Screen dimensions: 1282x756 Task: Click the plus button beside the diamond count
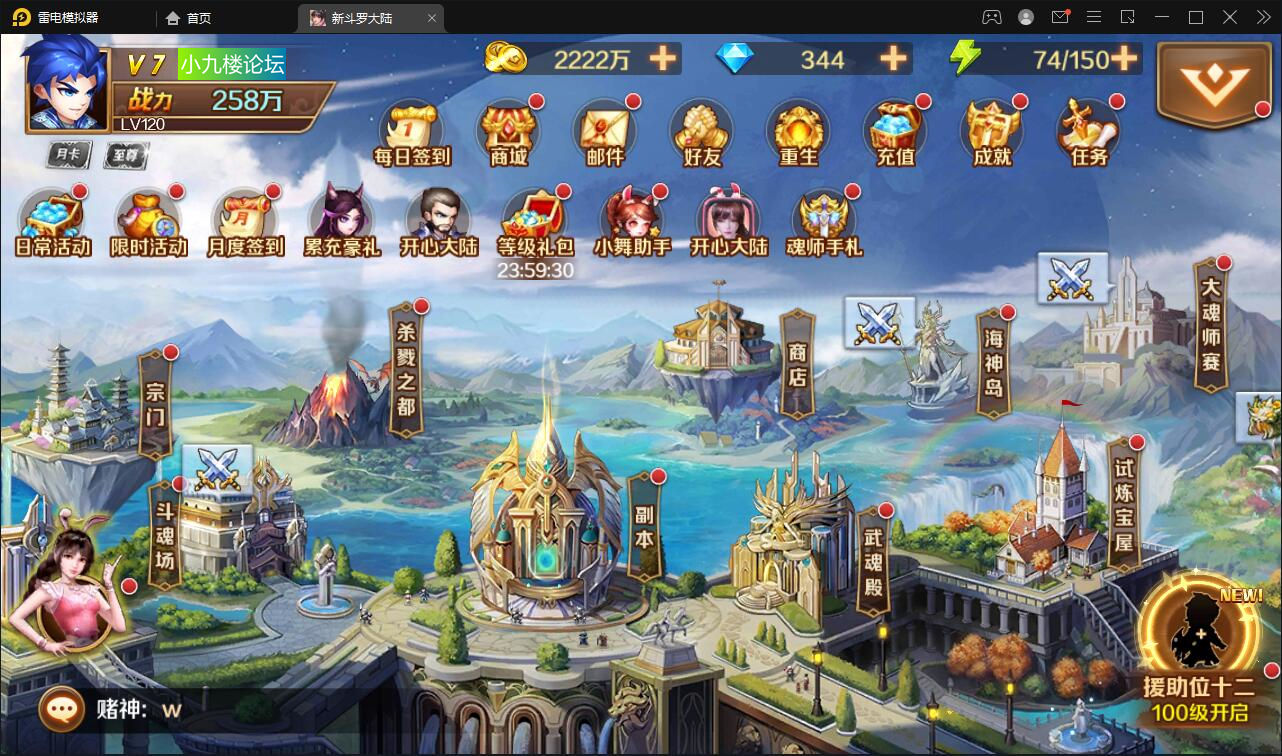tap(893, 59)
